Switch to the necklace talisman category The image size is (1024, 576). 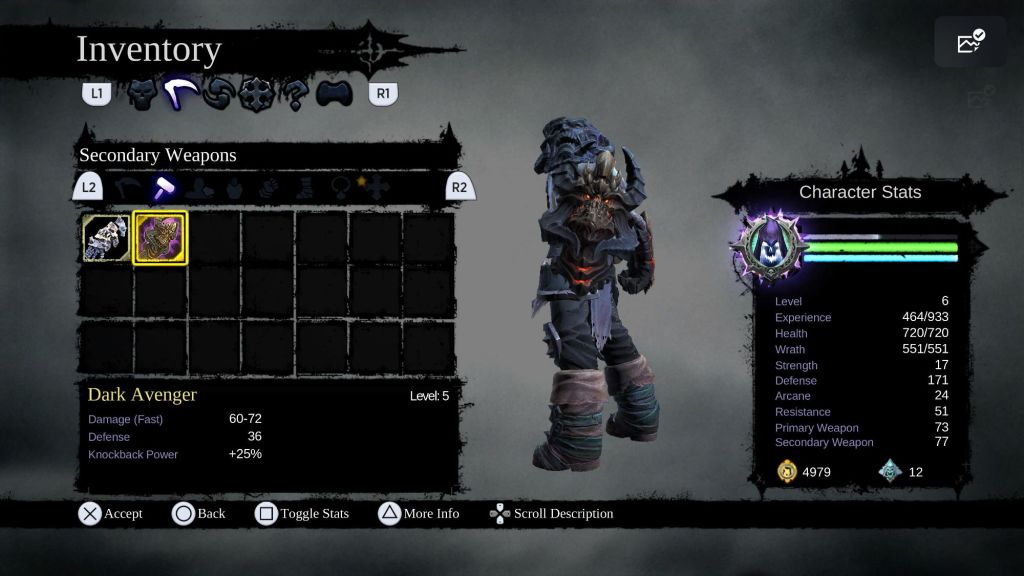340,187
